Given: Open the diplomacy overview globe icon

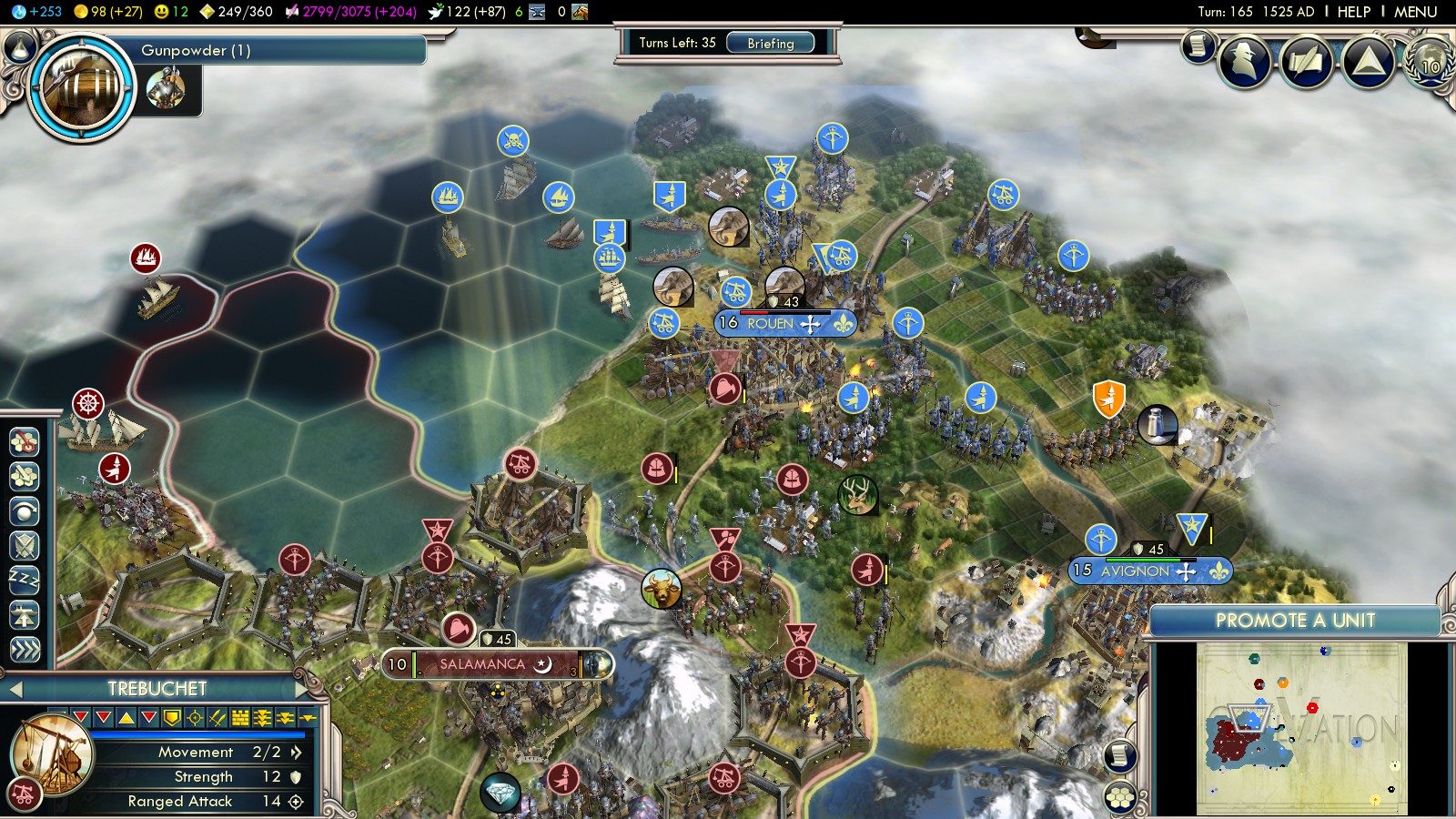Looking at the screenshot, I should click(1430, 61).
